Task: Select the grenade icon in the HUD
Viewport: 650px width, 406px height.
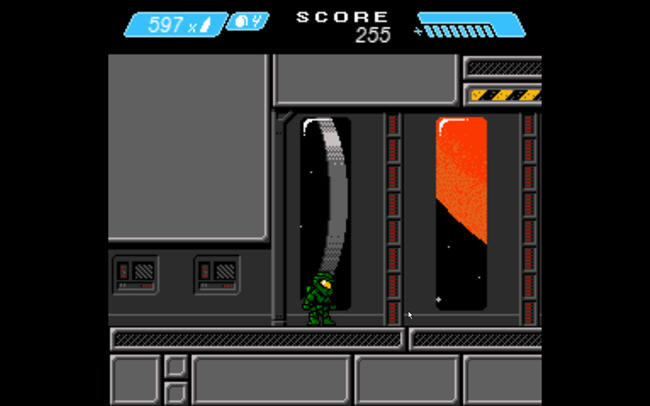Action: click(241, 21)
